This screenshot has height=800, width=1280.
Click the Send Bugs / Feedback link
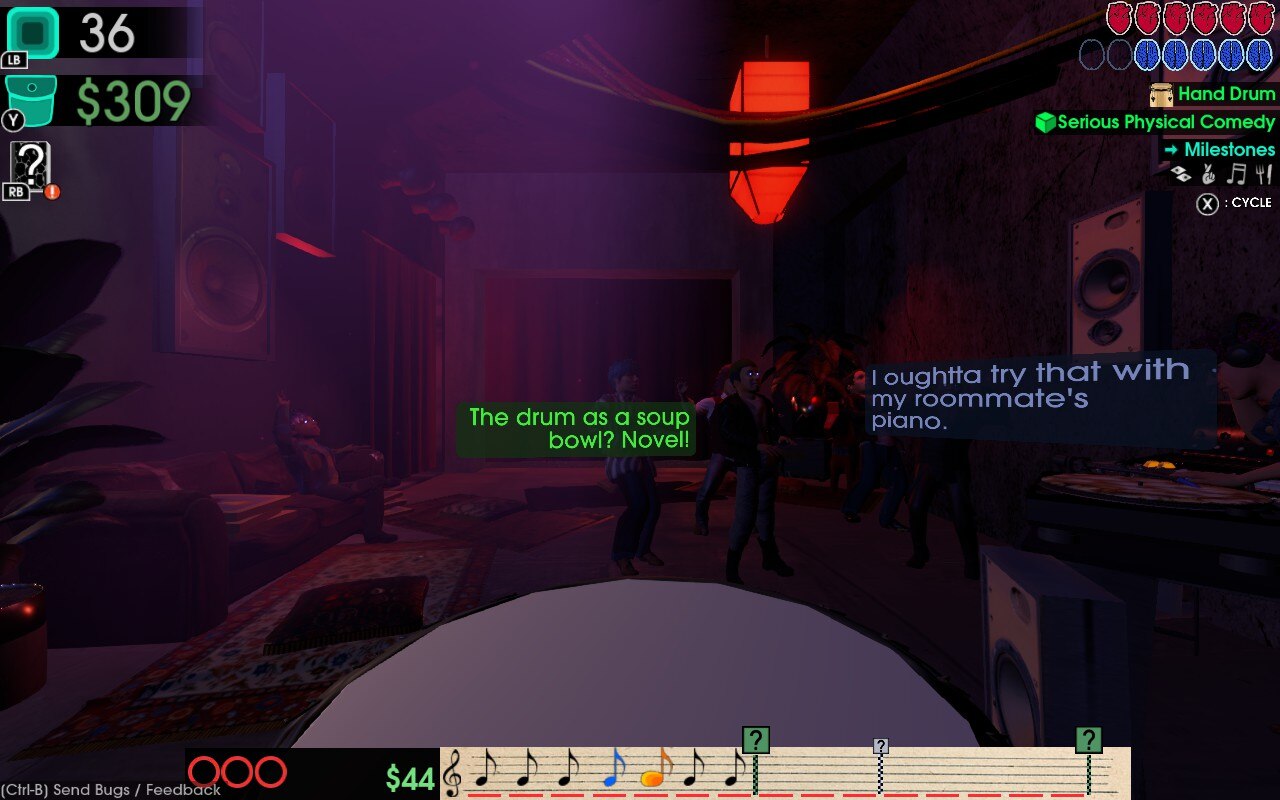pos(111,790)
